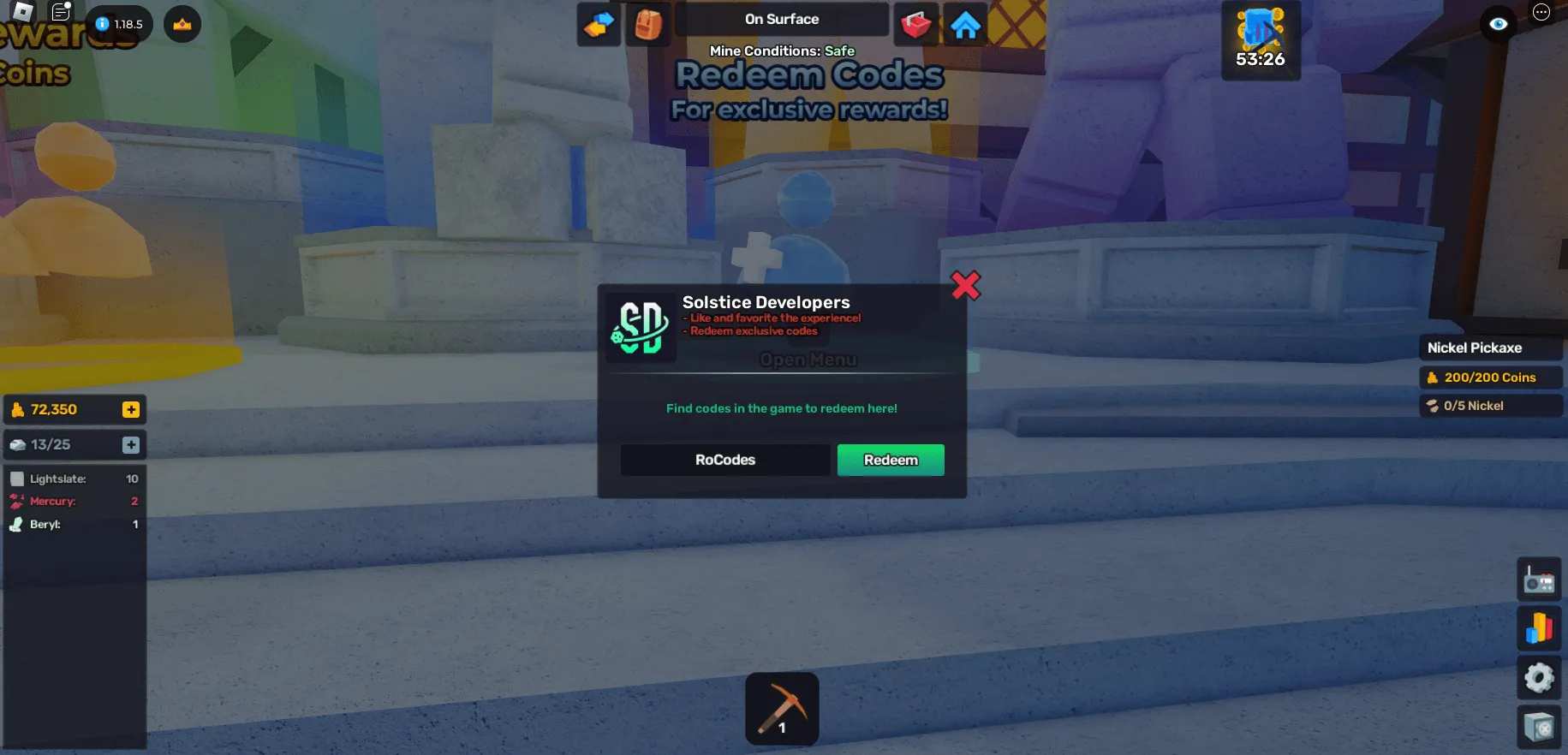Click the On Surface location label

point(781,19)
